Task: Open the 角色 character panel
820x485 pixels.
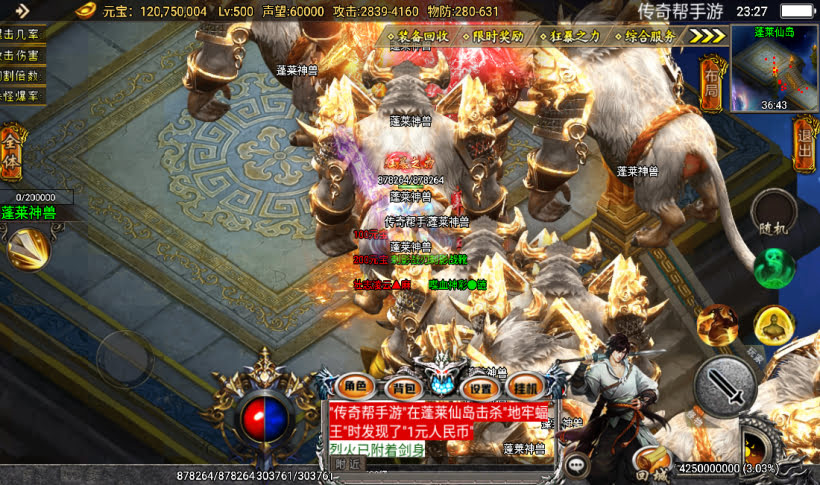Action: (x=356, y=386)
